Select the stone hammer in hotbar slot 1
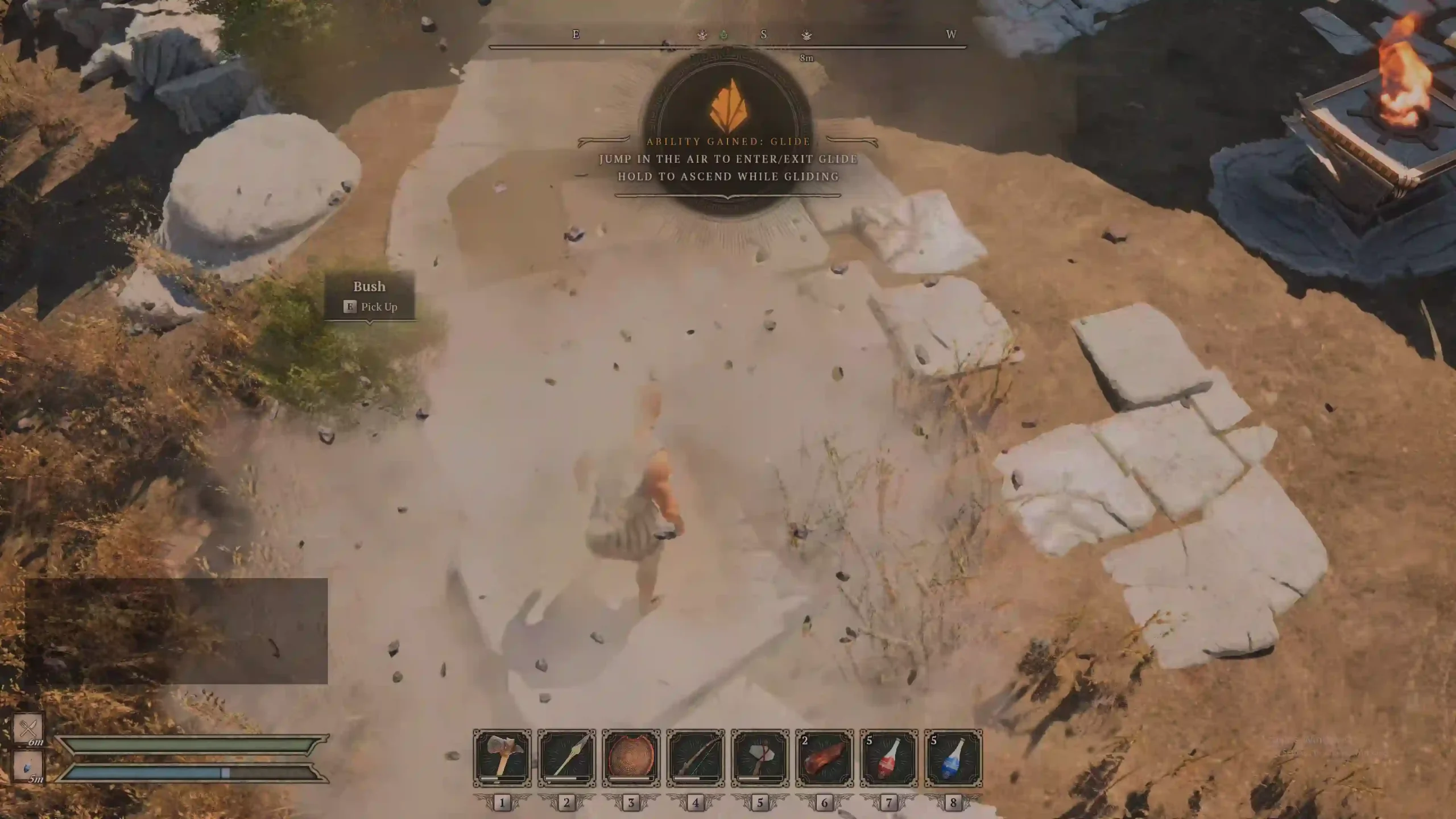 [x=502, y=758]
